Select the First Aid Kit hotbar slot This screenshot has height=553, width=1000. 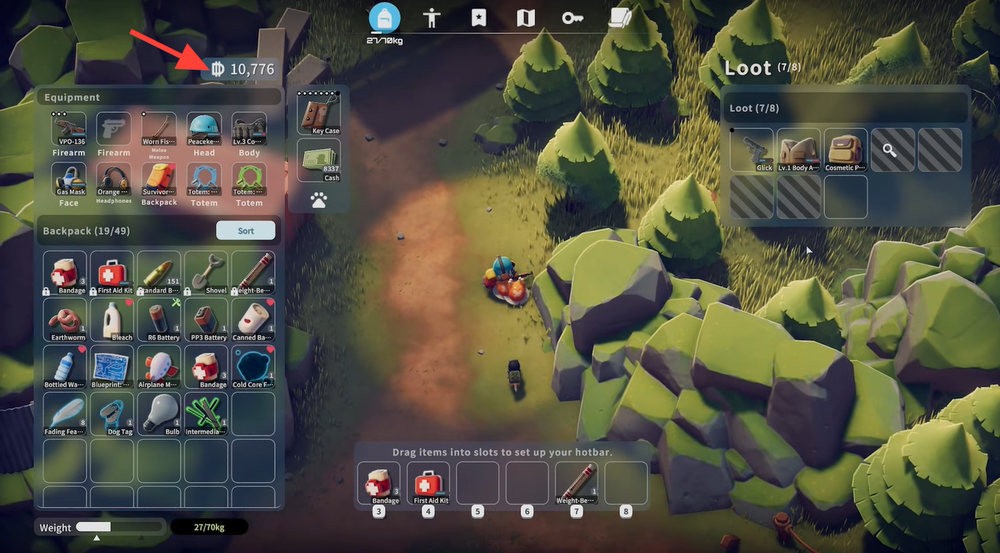point(427,484)
